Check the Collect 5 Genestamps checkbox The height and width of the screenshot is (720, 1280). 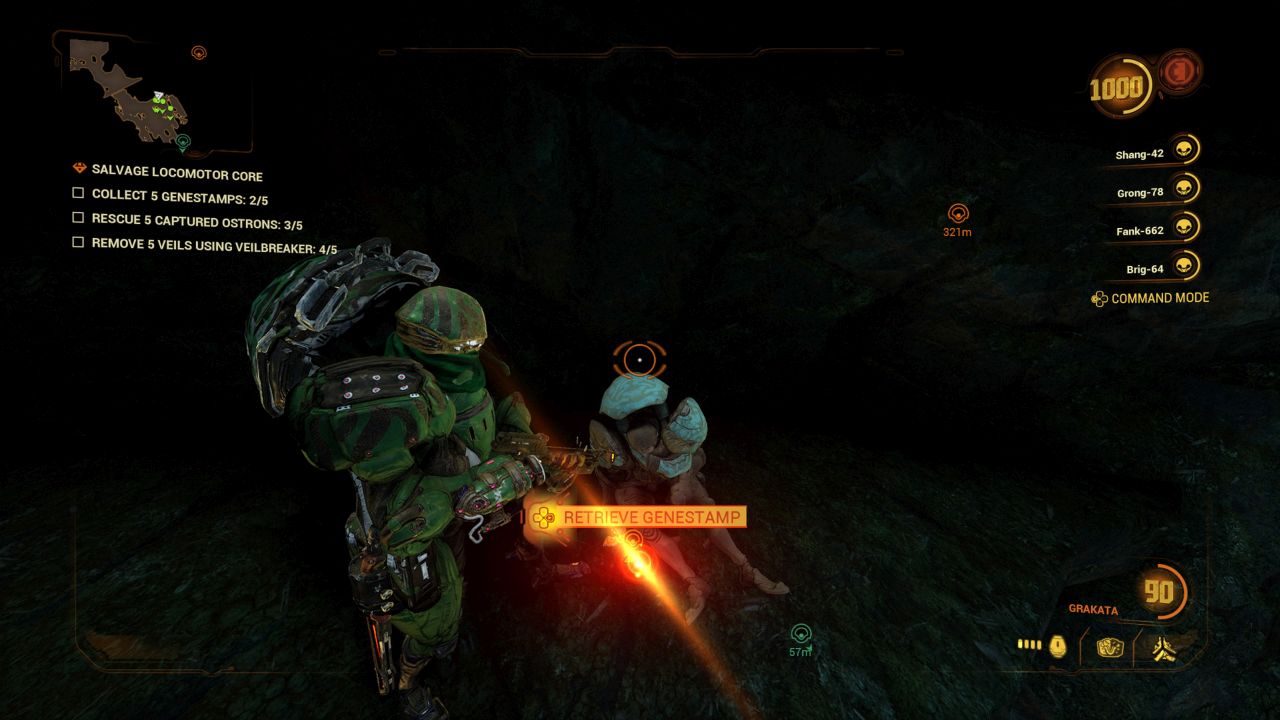[x=77, y=195]
